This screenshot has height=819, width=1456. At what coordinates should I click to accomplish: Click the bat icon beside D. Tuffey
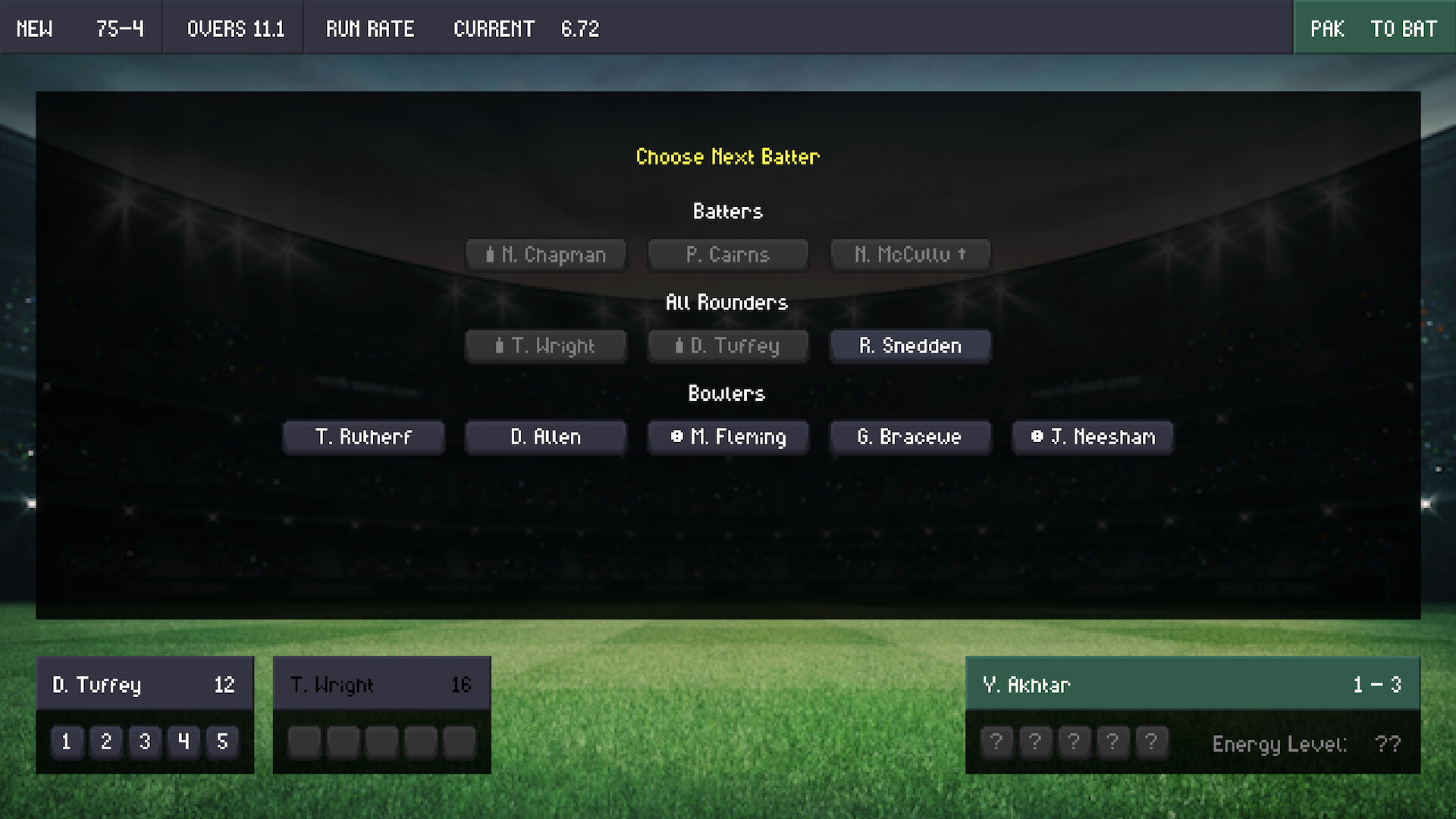pos(679,346)
